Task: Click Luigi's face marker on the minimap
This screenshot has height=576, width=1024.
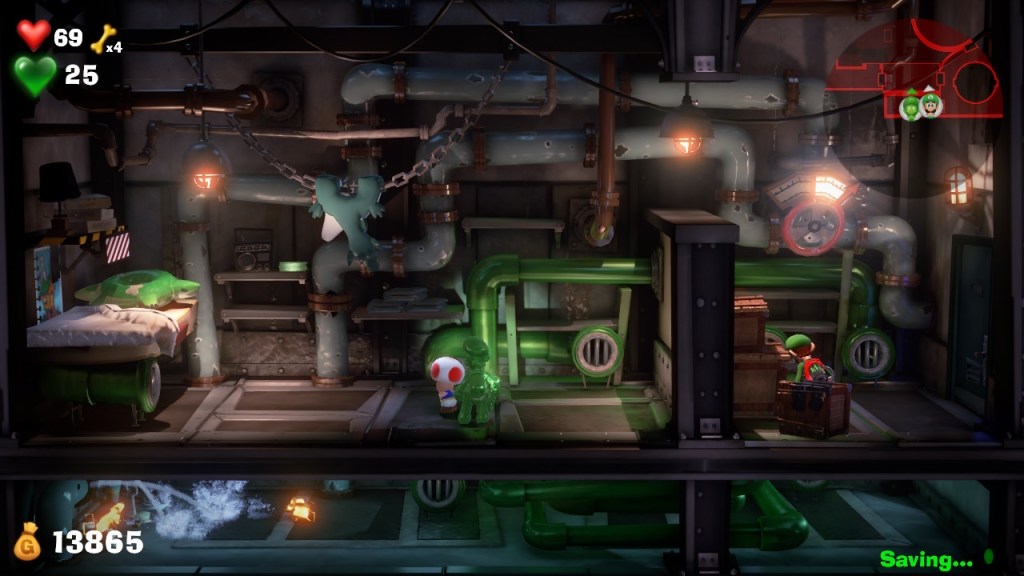Action: 931,104
